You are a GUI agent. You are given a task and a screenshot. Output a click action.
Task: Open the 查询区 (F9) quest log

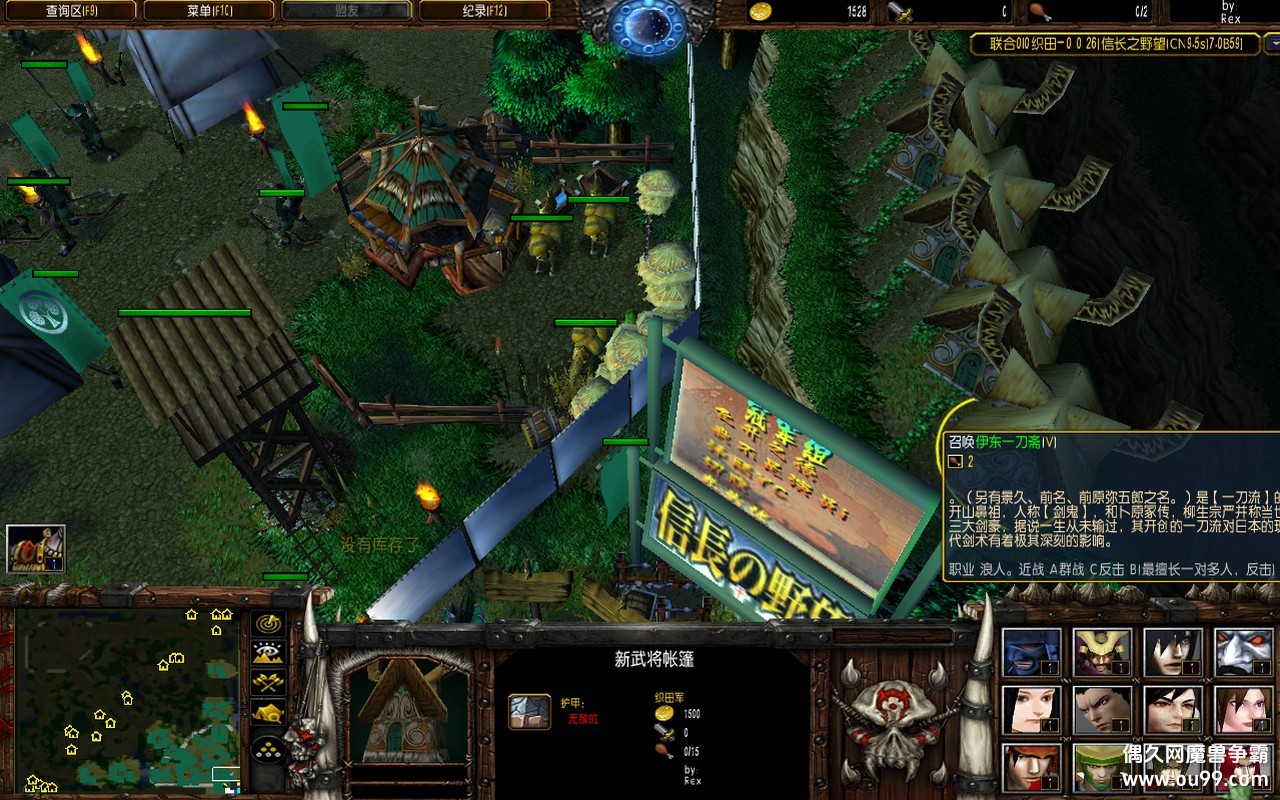(69, 11)
